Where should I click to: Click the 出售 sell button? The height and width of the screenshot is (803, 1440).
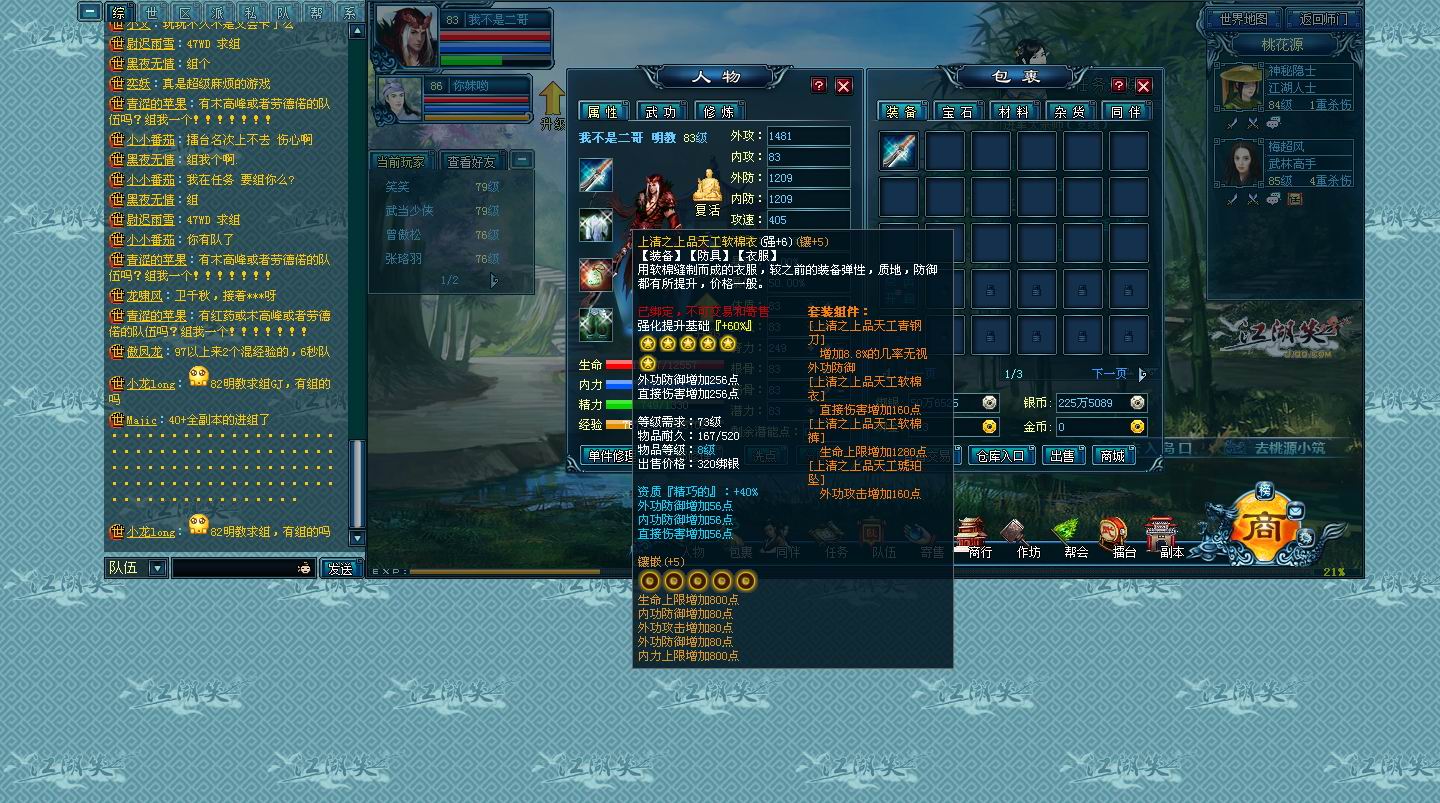(1062, 456)
